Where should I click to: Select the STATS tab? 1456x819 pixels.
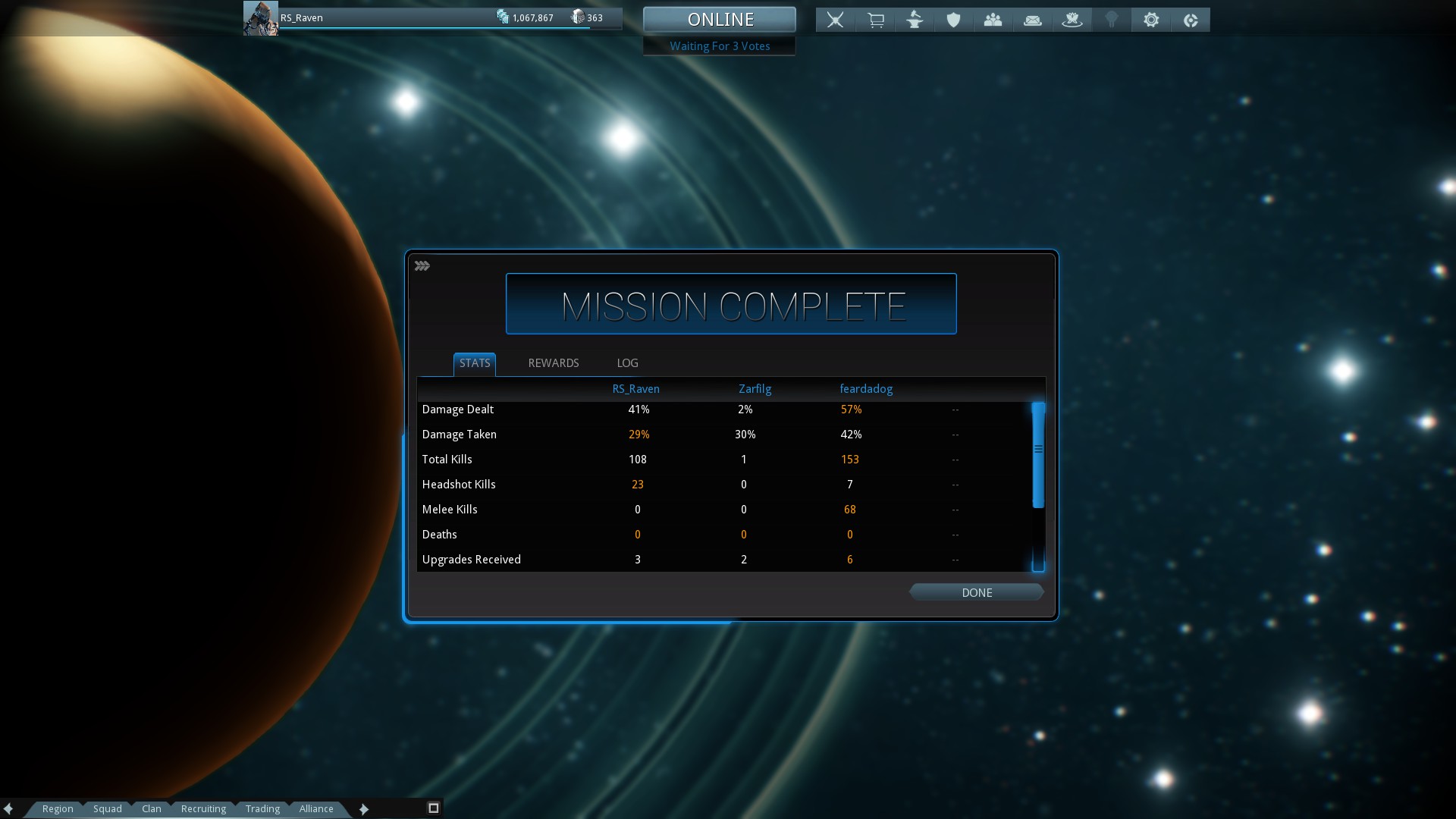coord(475,363)
